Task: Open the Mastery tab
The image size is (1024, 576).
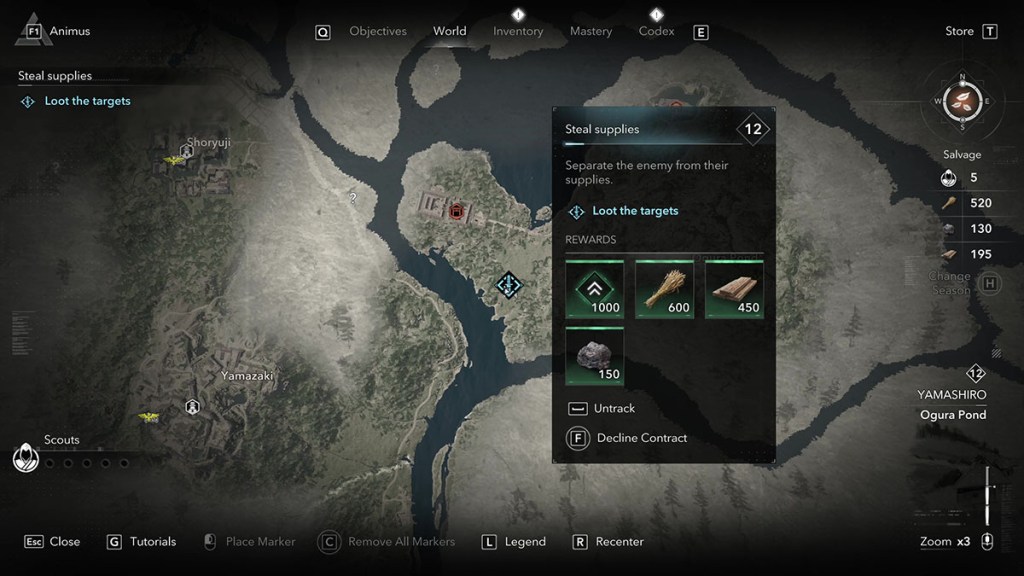Action: tap(591, 32)
